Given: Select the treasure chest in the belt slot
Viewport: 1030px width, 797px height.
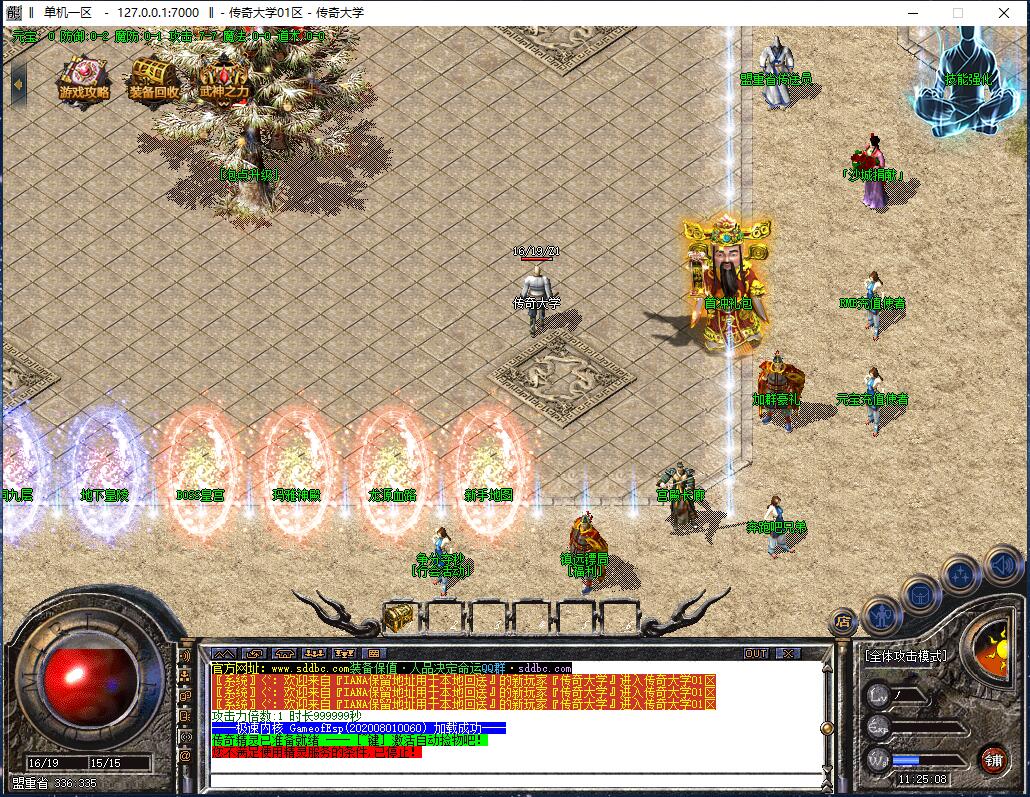Looking at the screenshot, I should pos(399,615).
